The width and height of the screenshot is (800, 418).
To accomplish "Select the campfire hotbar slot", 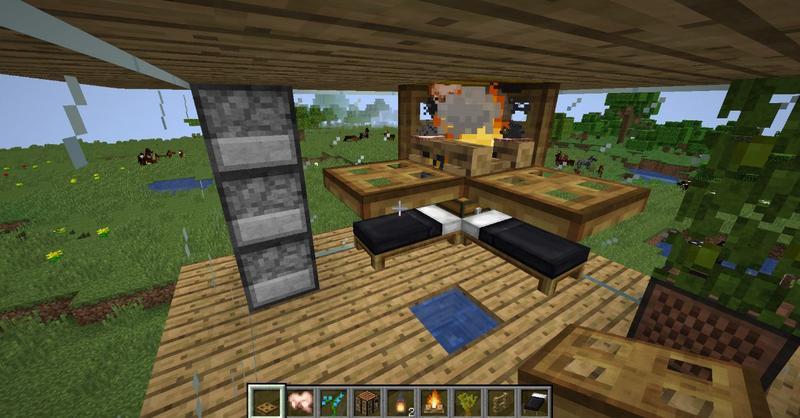I will tap(434, 401).
